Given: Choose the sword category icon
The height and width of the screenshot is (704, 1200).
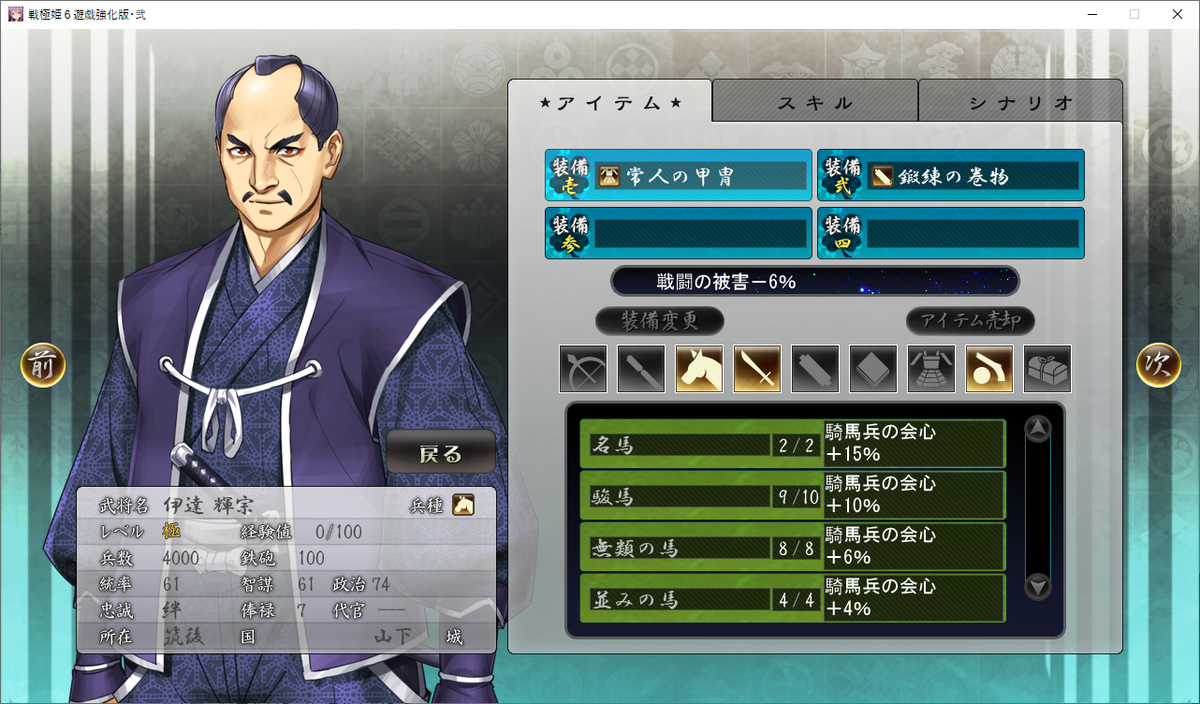Looking at the screenshot, I should tap(757, 369).
